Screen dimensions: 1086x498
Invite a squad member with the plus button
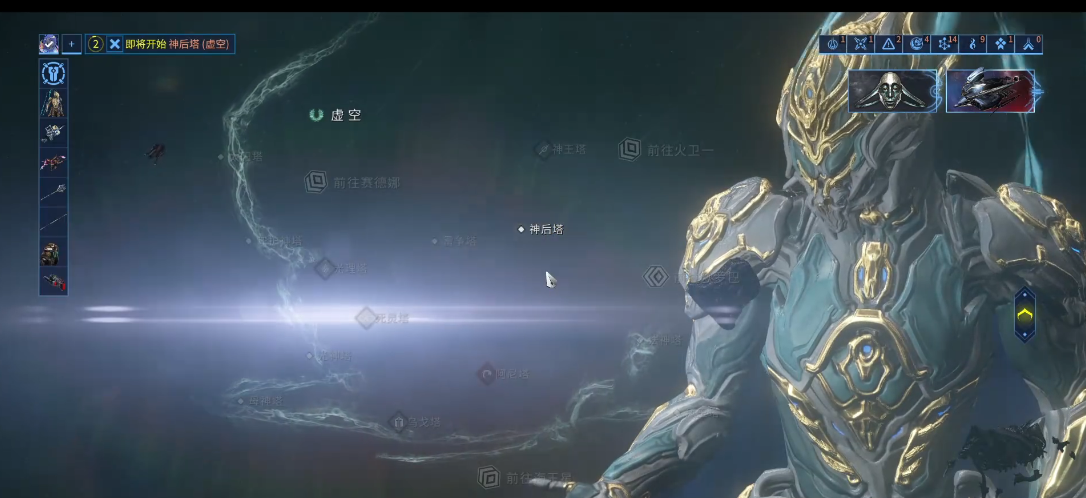(x=71, y=44)
